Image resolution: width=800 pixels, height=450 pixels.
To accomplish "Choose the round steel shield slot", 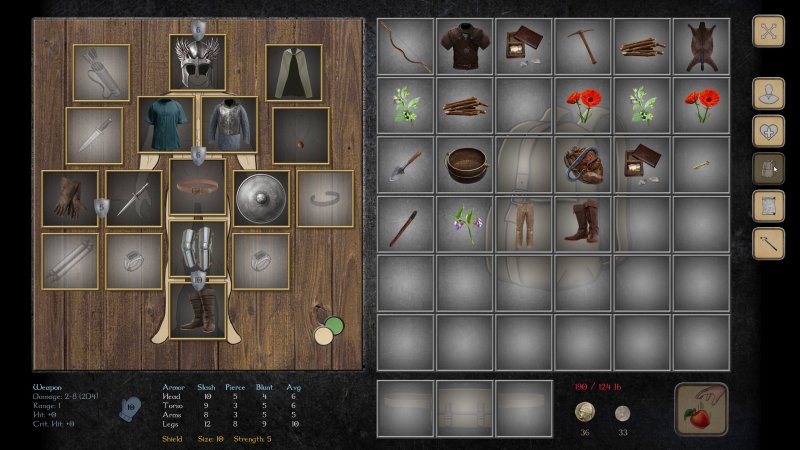I will click(261, 198).
